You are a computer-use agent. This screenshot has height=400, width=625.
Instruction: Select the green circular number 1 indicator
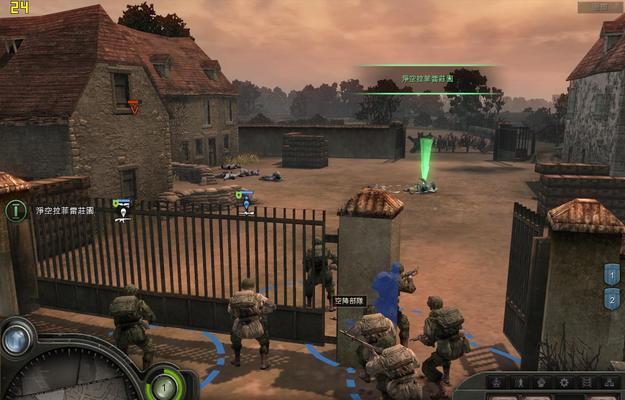(x=164, y=384)
